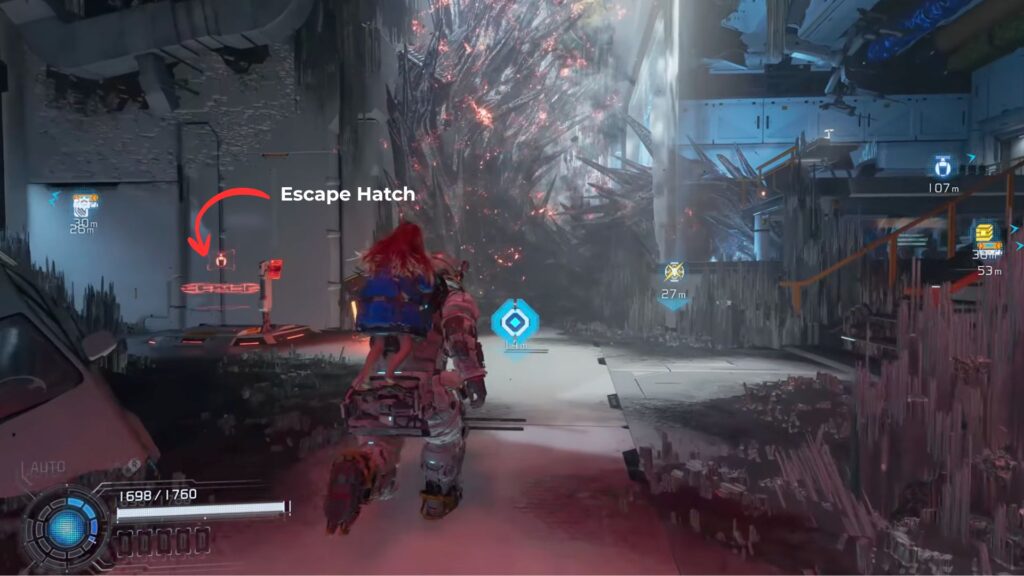The height and width of the screenshot is (576, 1024).
Task: Select the yellow crossed marker at 27m
Action: tap(673, 272)
